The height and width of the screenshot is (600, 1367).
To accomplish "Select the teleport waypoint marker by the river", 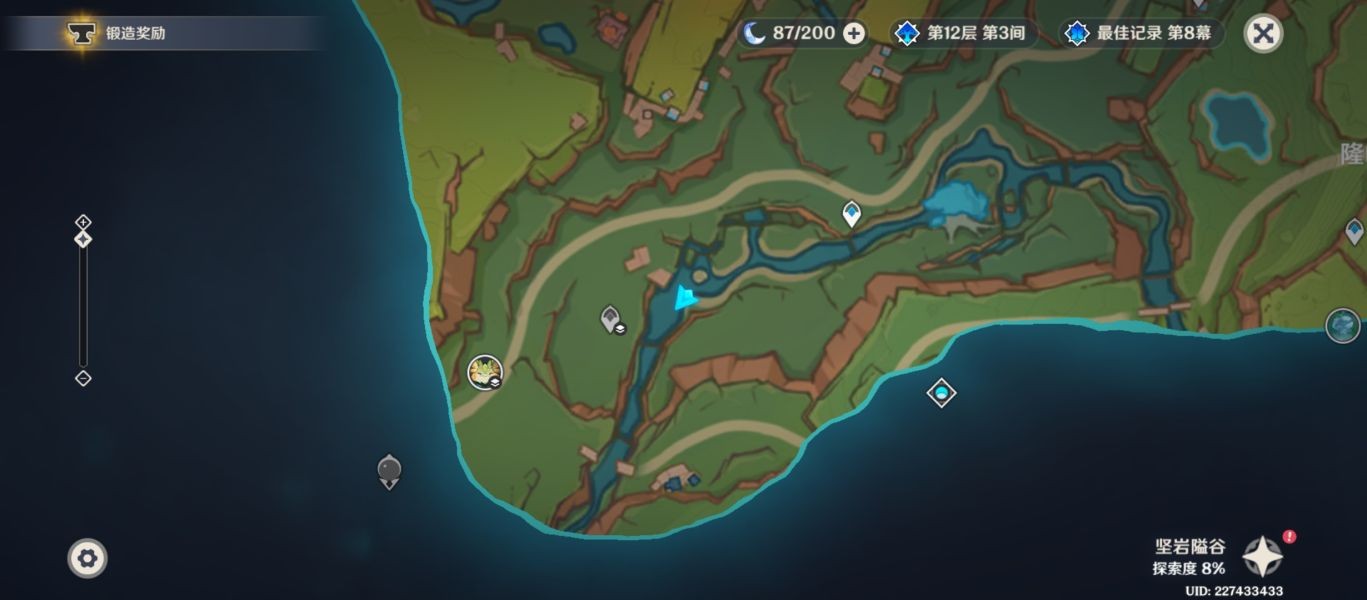I will (x=851, y=213).
